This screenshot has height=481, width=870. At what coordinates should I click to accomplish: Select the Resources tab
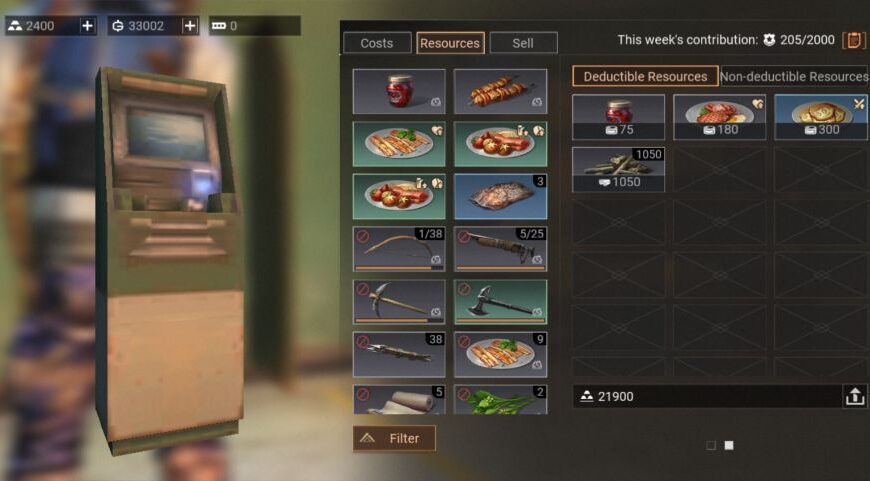(450, 43)
